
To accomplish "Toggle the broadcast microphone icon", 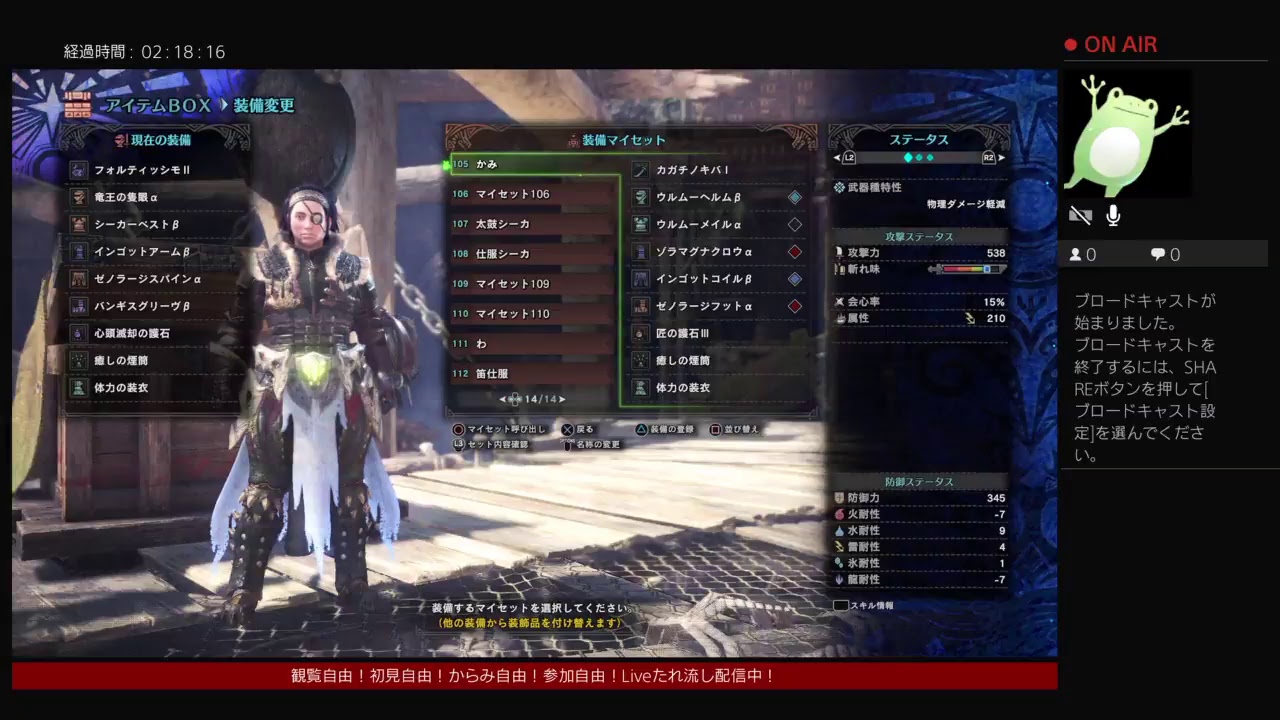I will pyautogui.click(x=1113, y=215).
